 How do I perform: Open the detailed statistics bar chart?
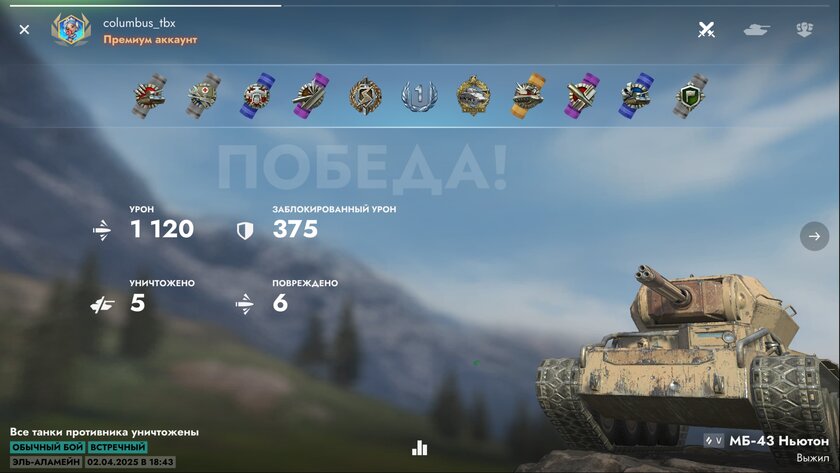click(420, 447)
